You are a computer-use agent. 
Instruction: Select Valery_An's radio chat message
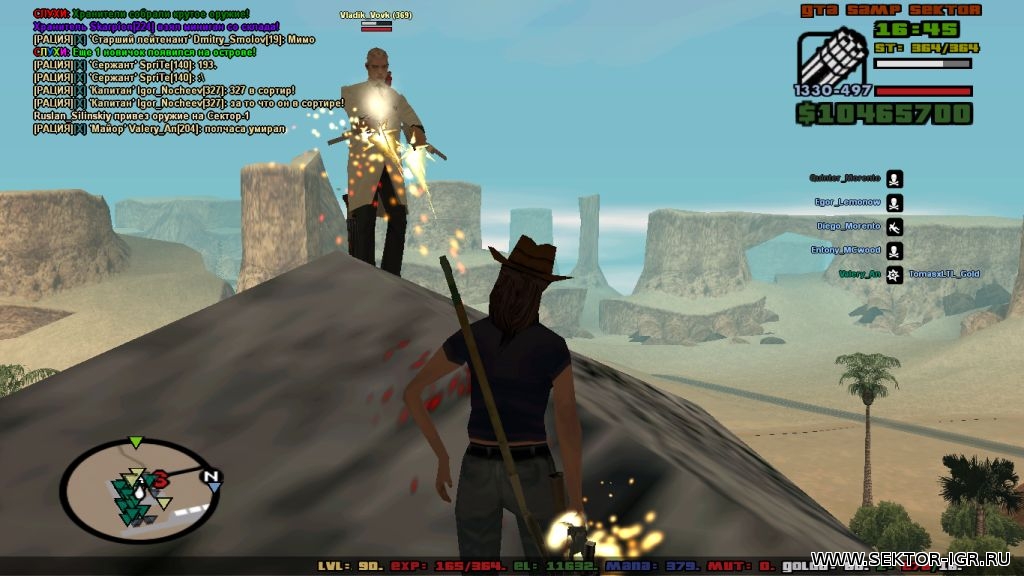click(x=160, y=128)
